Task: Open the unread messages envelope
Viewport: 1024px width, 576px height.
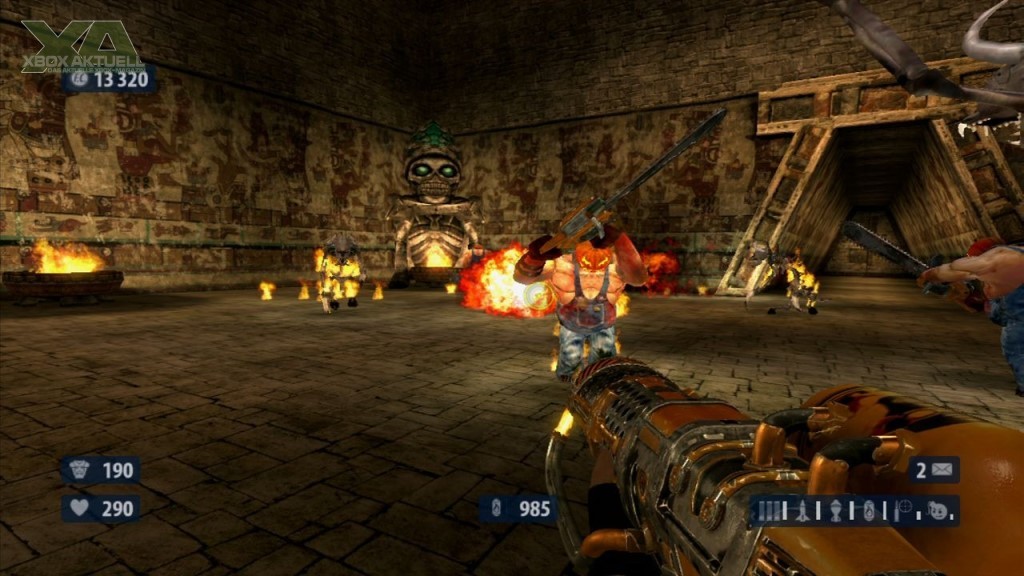Action: click(x=945, y=469)
